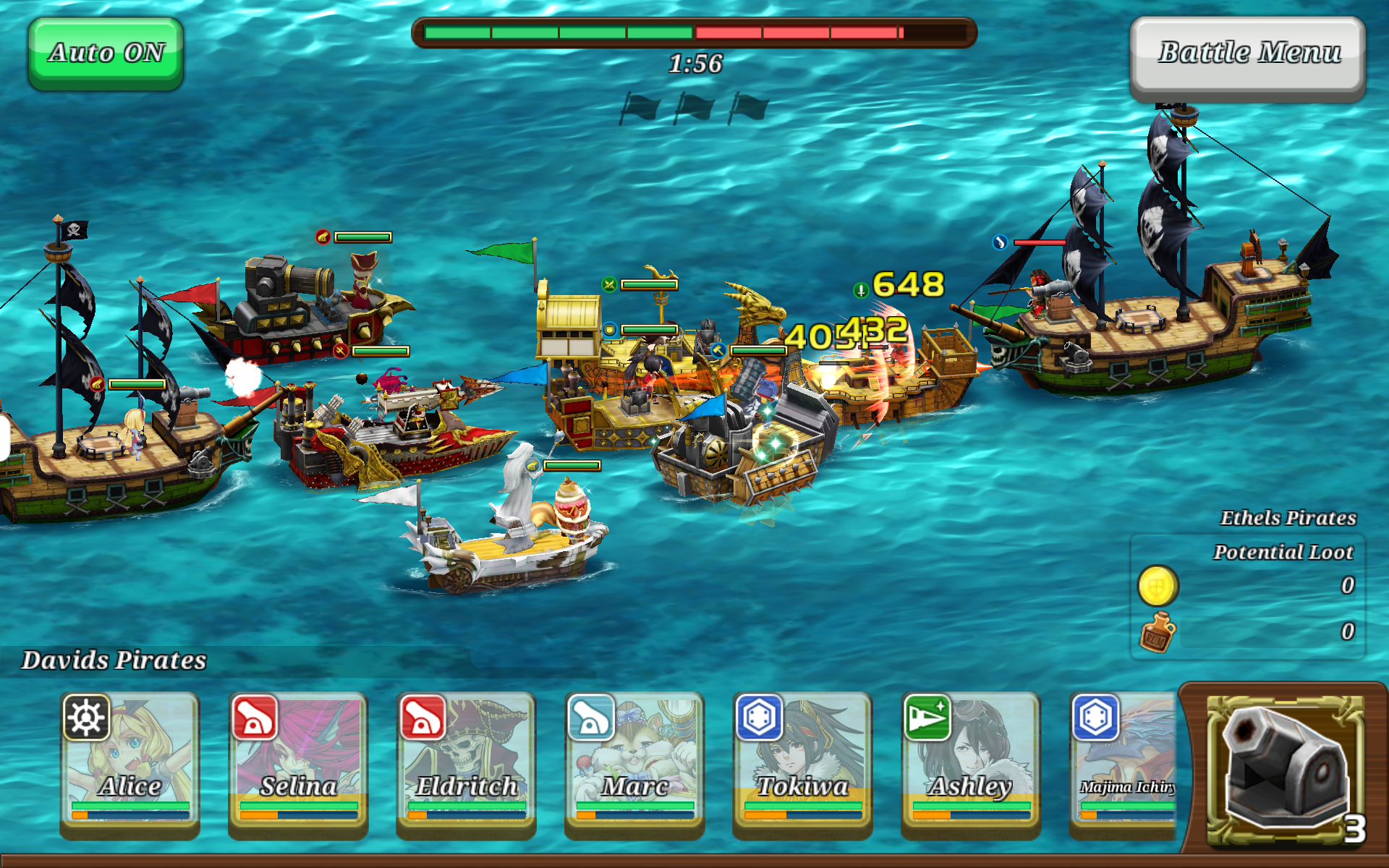
Task: Select Alice's crew card
Action: 130,762
